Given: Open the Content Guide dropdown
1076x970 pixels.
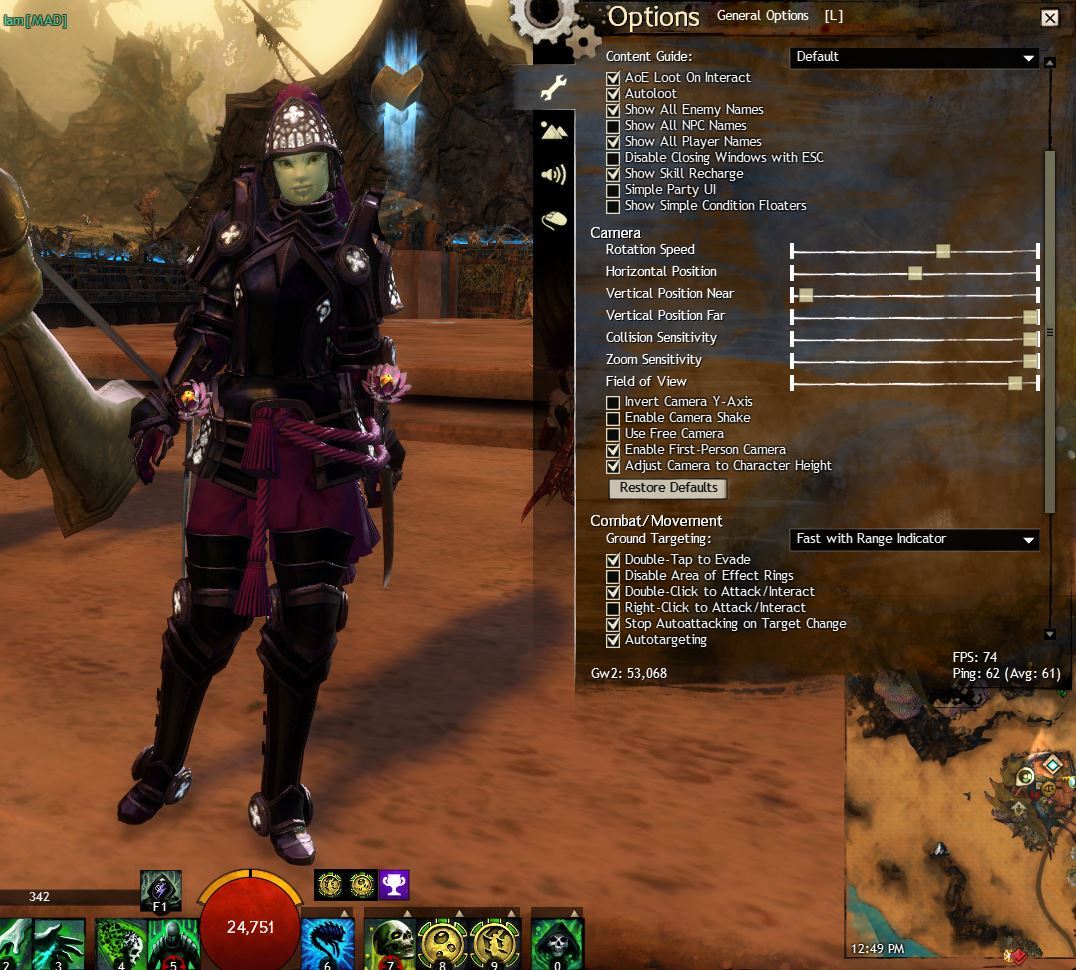Looking at the screenshot, I should point(914,57).
